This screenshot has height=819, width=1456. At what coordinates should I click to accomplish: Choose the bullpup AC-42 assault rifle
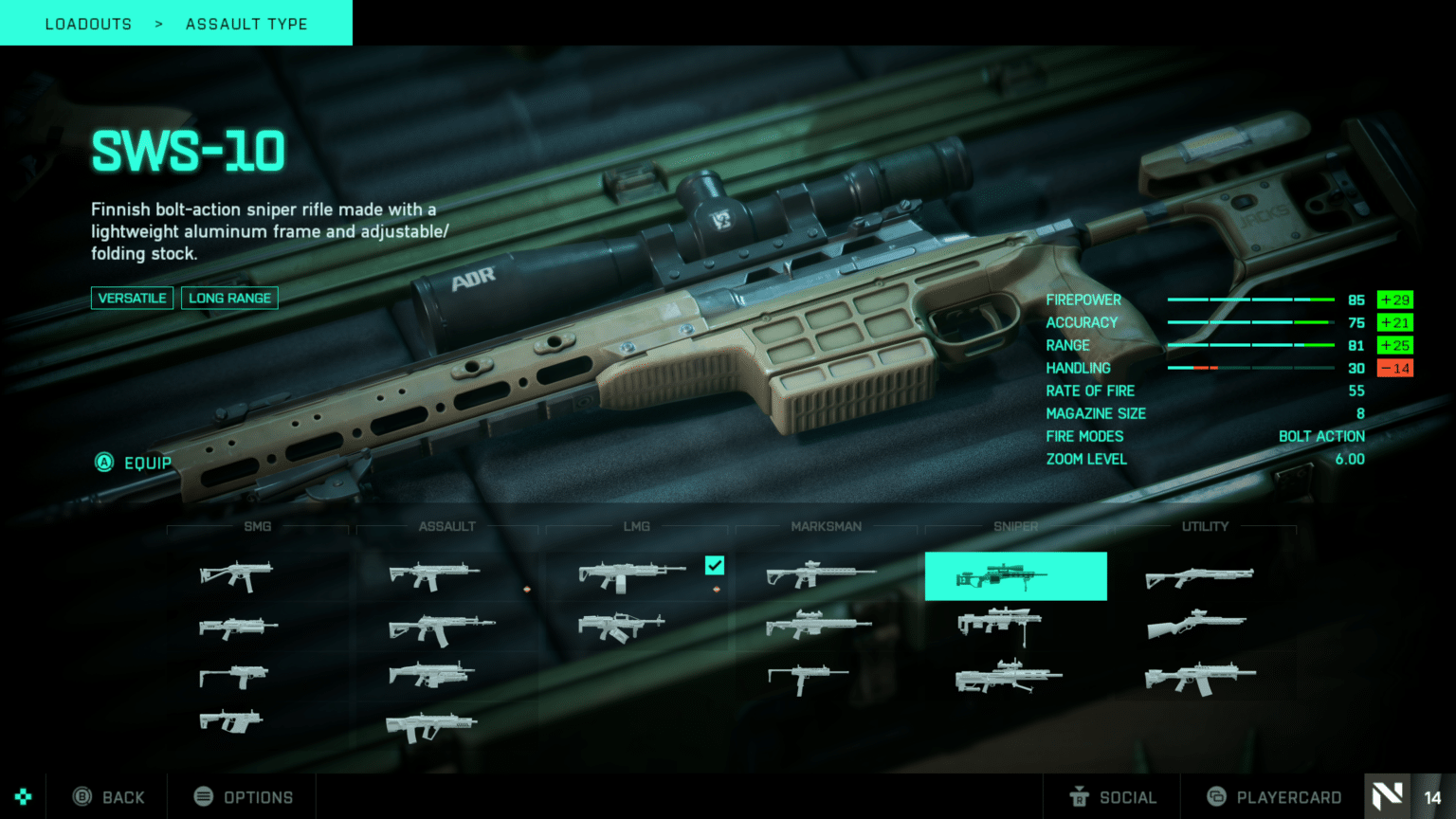click(431, 727)
